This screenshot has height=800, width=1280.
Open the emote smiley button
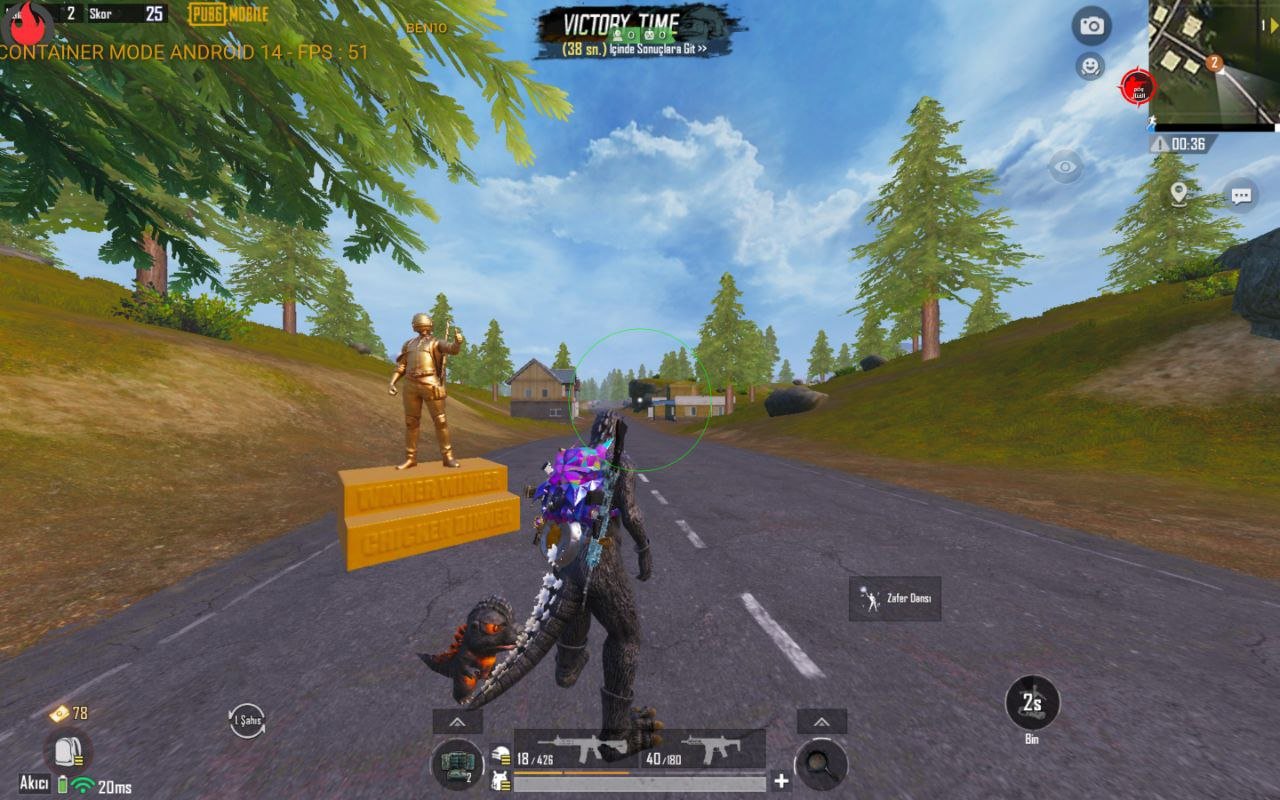1089,66
